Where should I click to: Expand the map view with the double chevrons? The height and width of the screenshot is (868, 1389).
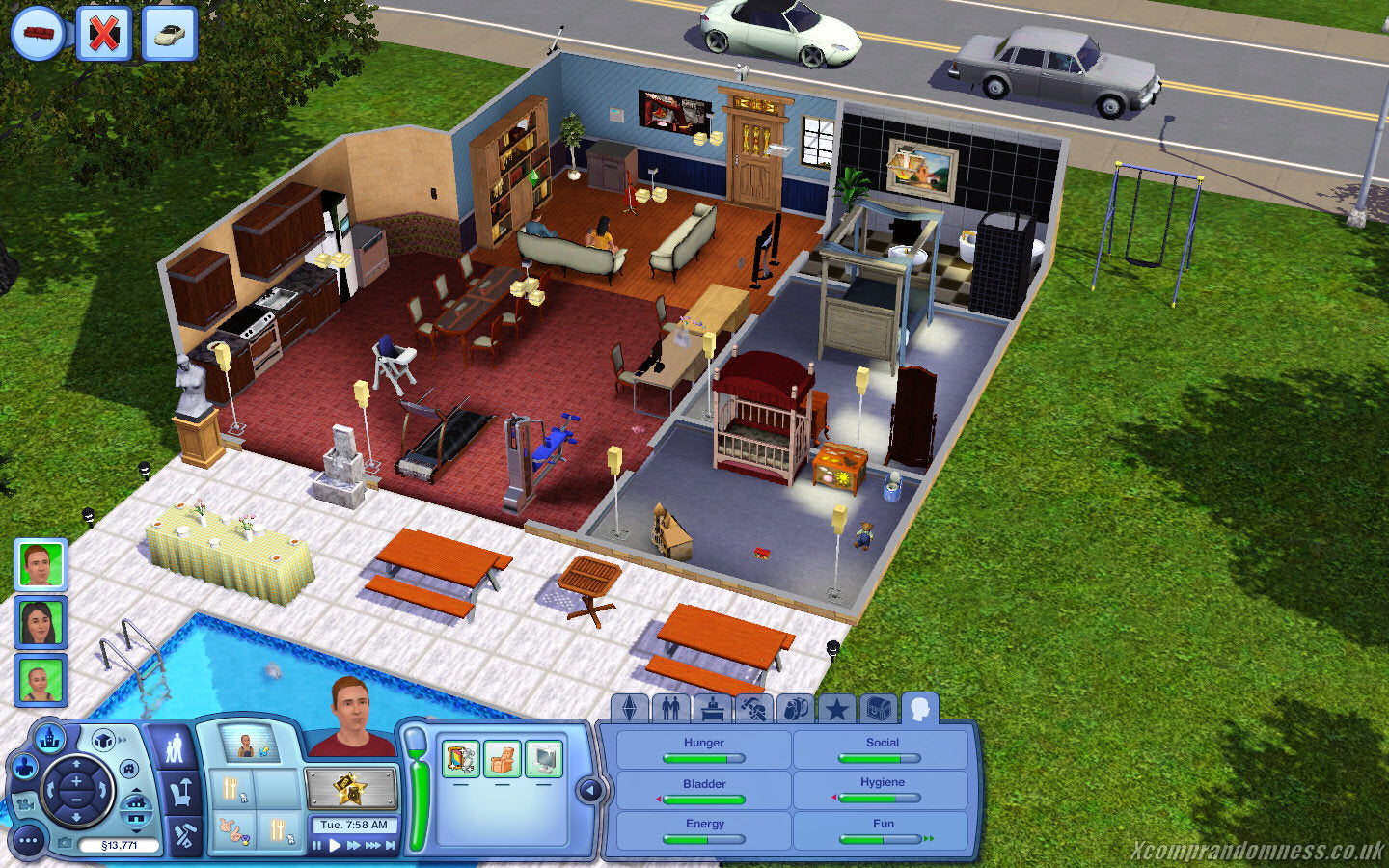tap(123, 740)
